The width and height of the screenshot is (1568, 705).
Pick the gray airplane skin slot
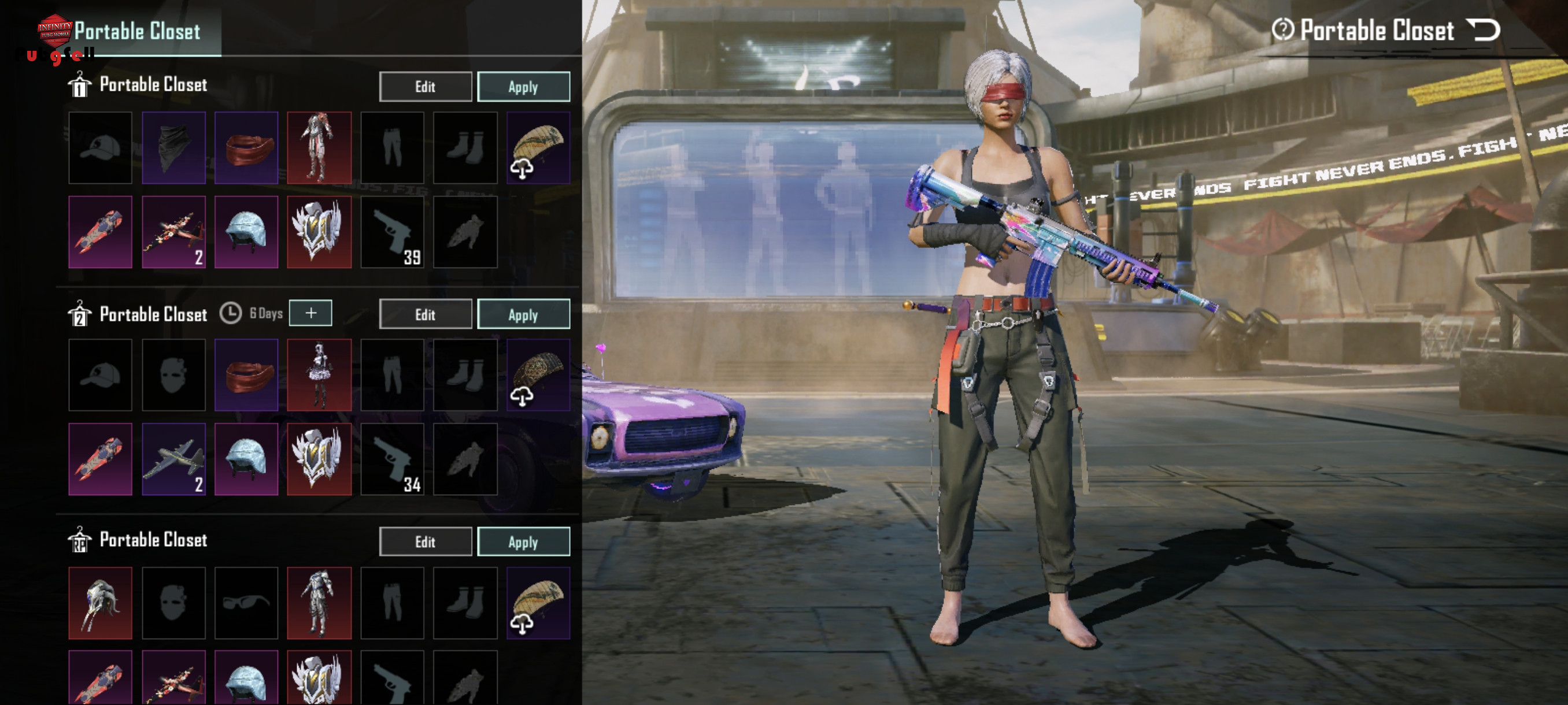[173, 459]
